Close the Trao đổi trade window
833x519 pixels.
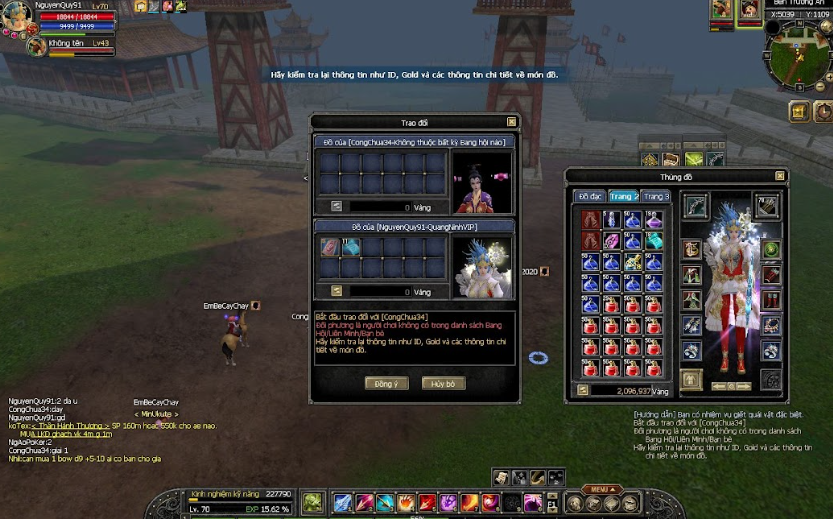click(x=512, y=122)
